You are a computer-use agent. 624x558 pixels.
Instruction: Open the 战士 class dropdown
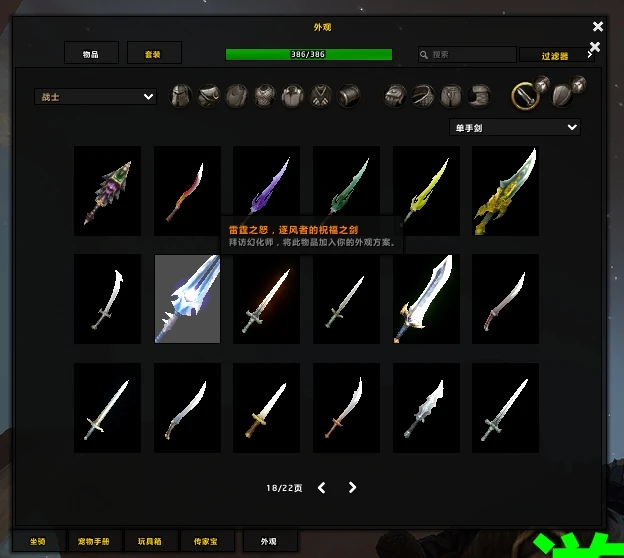tap(95, 97)
